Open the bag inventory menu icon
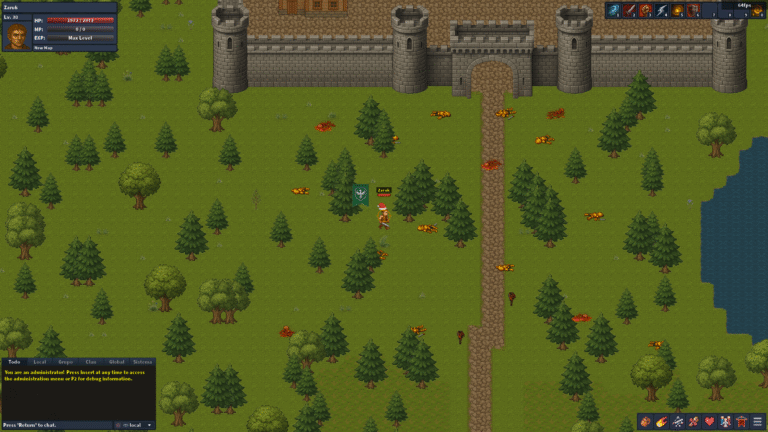Screen dimensions: 768x432 tap(645, 422)
